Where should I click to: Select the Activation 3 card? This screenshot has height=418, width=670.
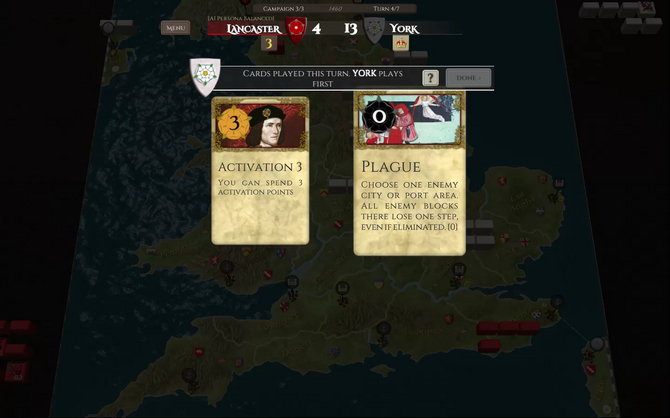pos(260,170)
